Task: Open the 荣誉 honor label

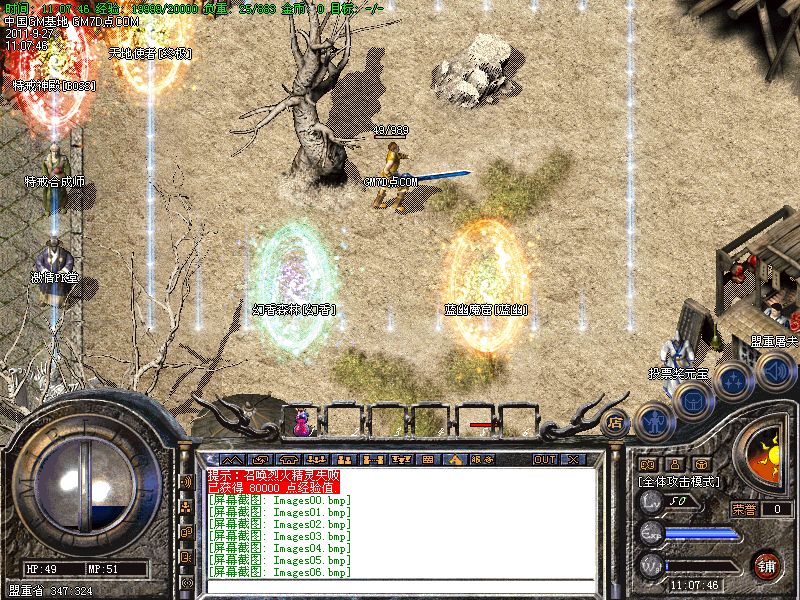Action: pyautogui.click(x=743, y=509)
